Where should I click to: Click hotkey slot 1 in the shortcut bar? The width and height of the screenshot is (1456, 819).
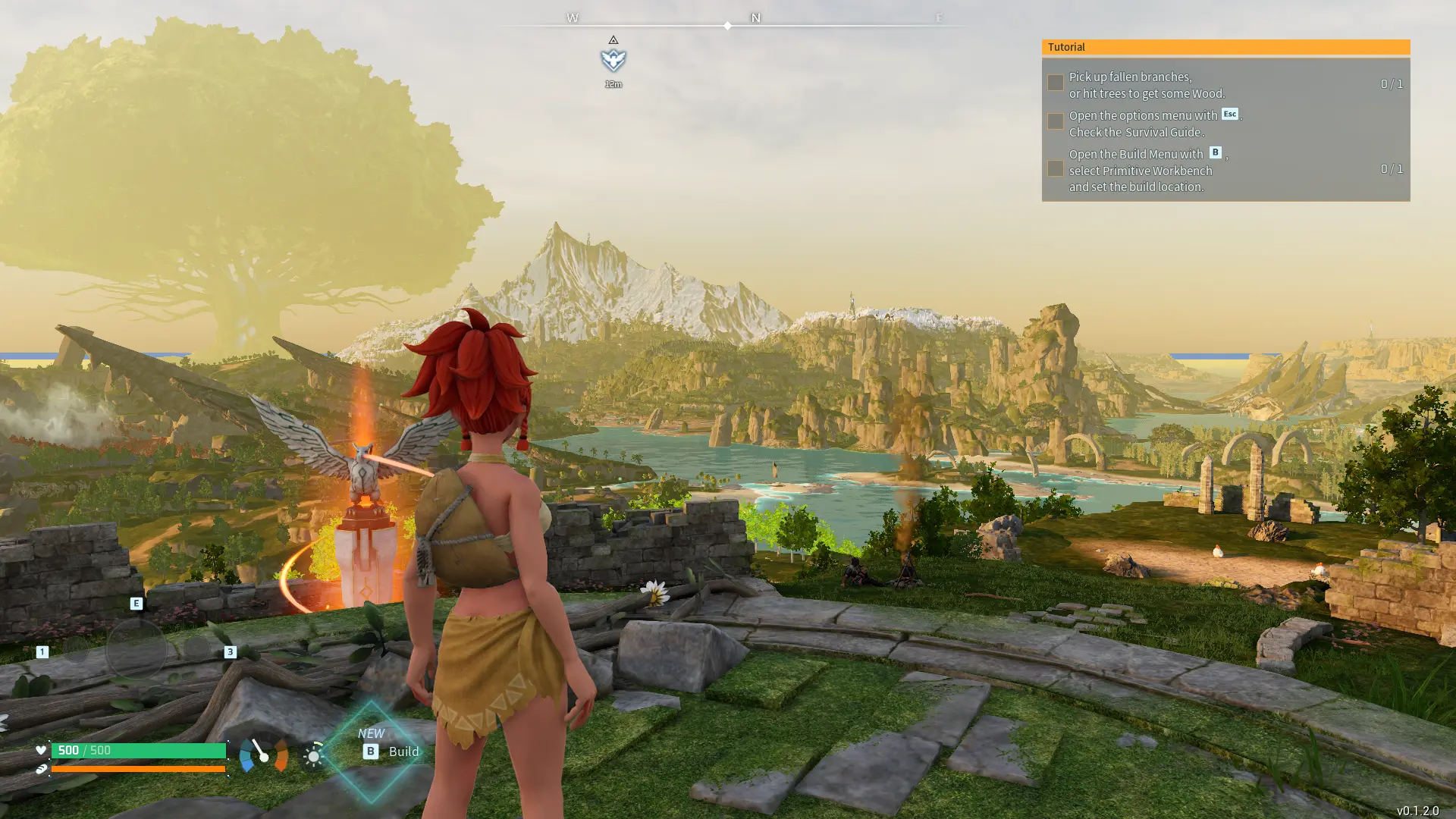coord(42,651)
